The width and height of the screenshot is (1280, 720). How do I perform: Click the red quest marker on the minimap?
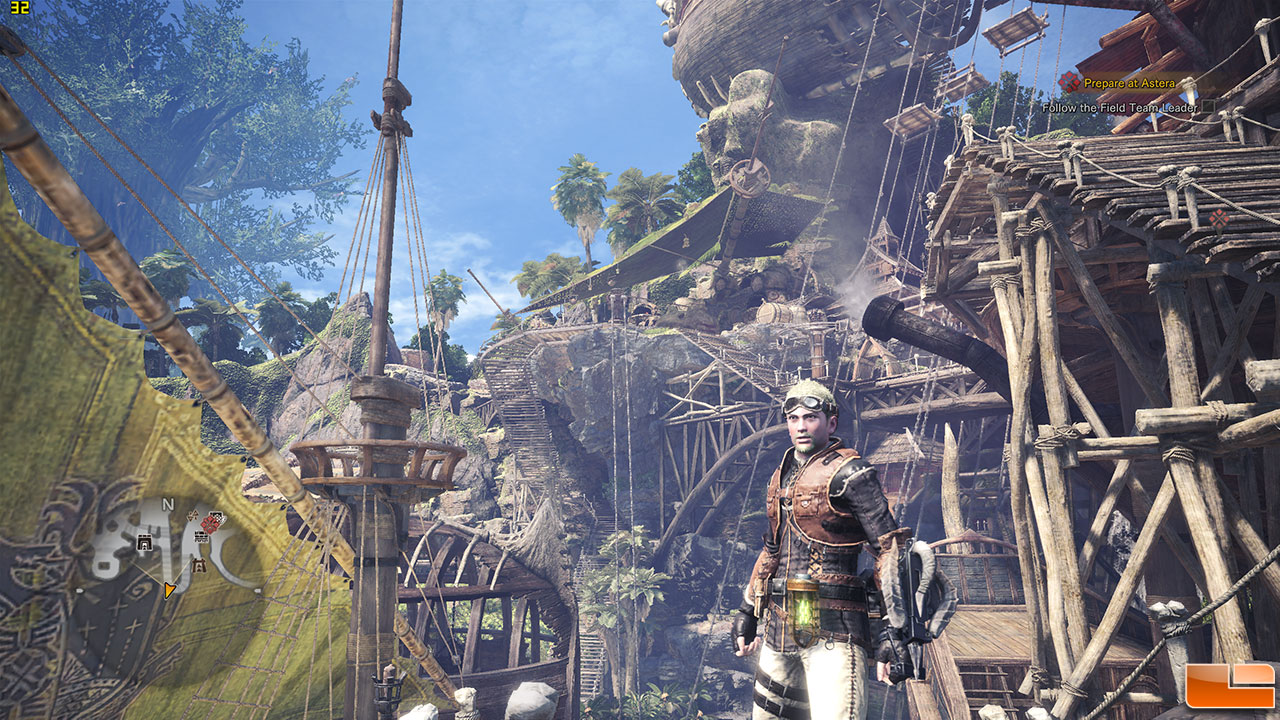click(211, 522)
